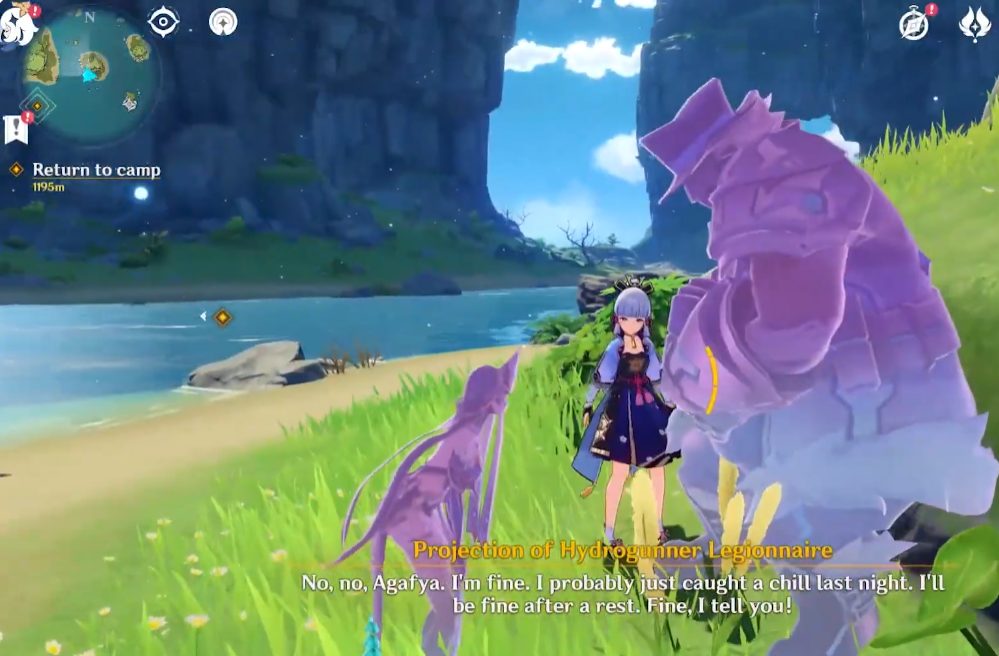Viewport: 999px width, 656px height.
Task: Open the winged battle pass icon
Action: click(x=974, y=24)
